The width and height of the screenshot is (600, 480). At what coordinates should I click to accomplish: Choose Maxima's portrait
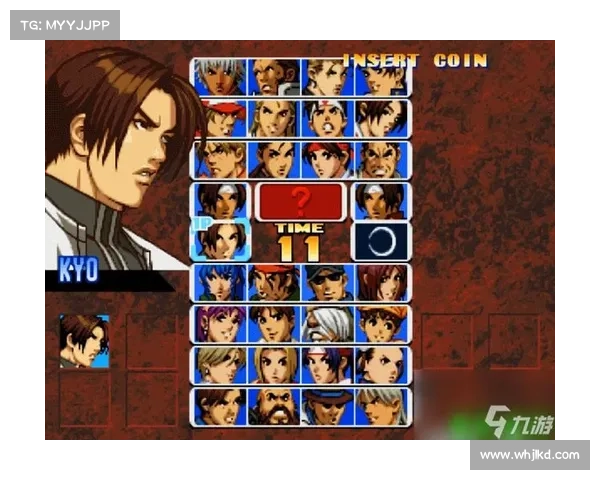273,76
